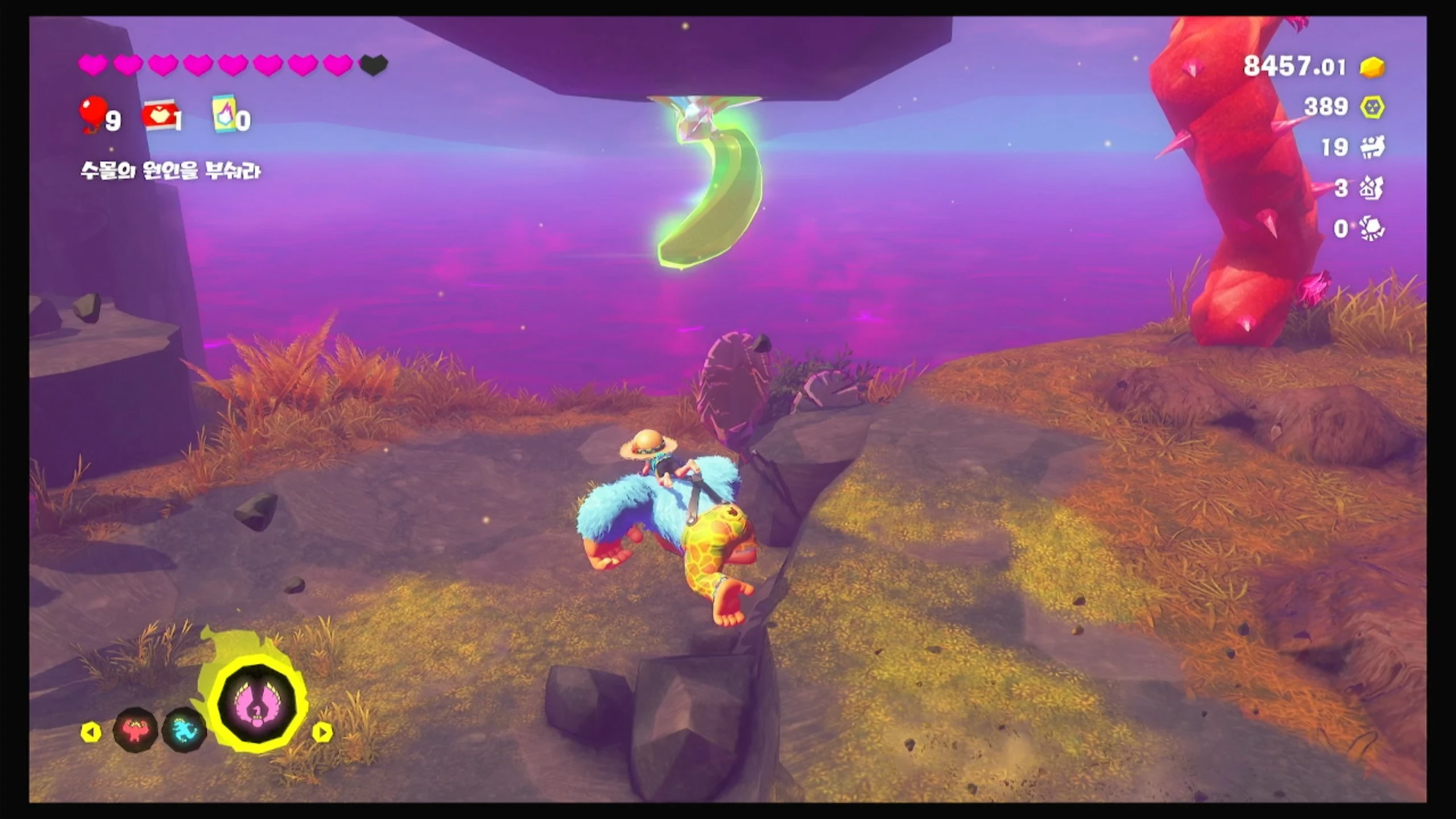The width and height of the screenshot is (1456, 819).
Task: Select the yellow flame juice can item
Action: point(224,115)
